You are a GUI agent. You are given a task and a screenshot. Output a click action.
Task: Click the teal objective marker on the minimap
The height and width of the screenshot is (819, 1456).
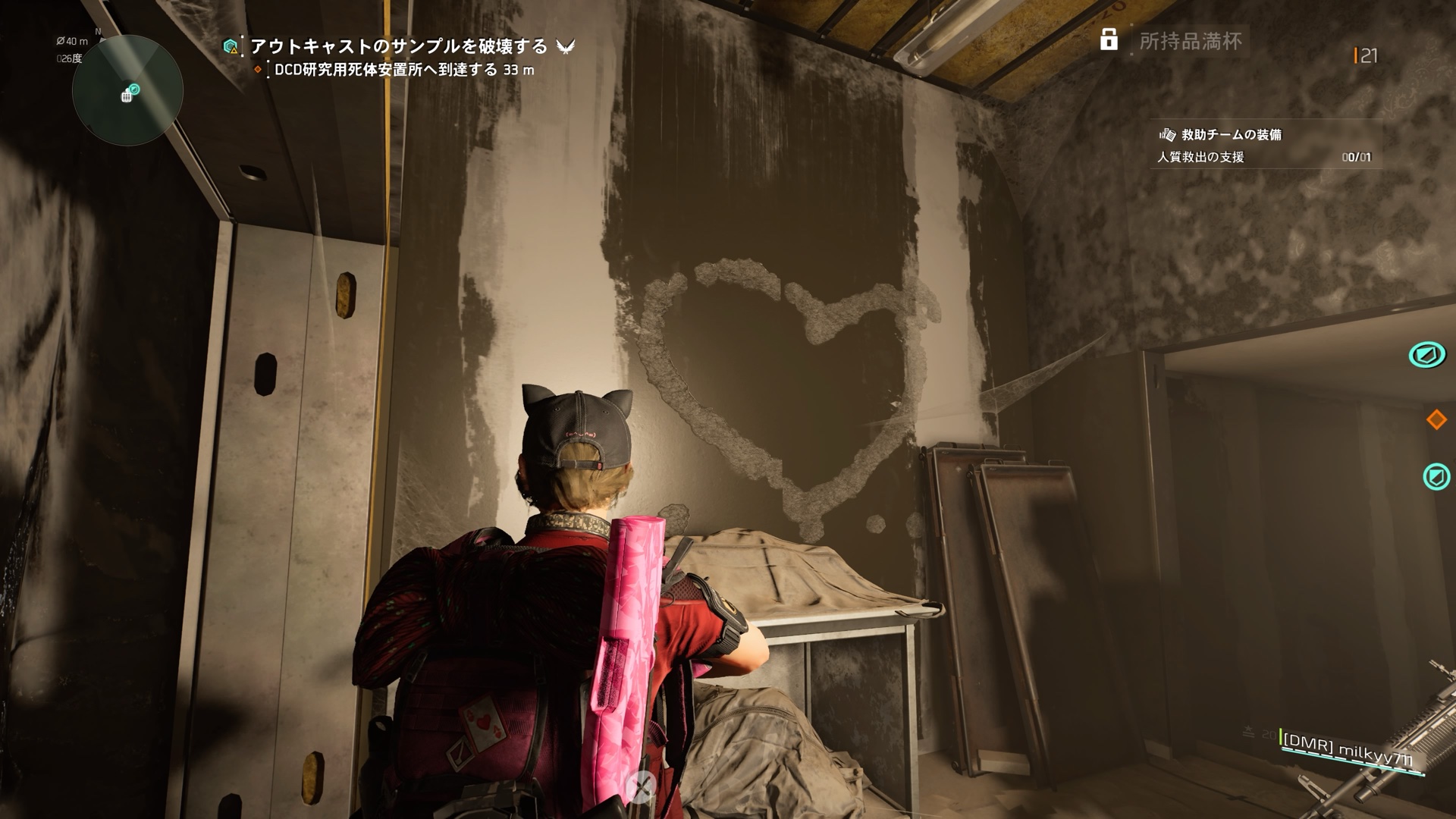click(x=134, y=89)
